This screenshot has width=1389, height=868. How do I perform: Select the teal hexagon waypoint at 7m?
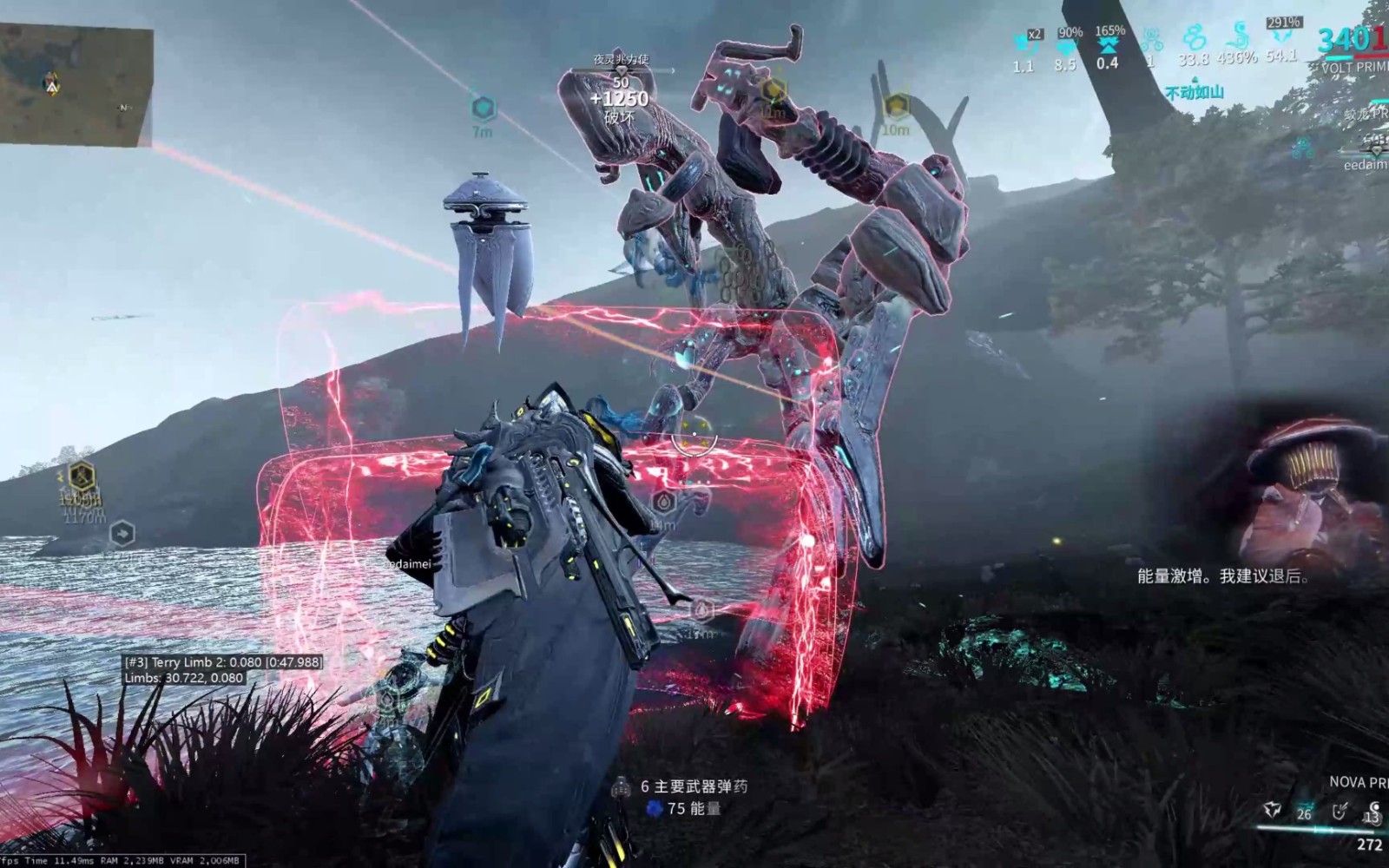(x=483, y=108)
